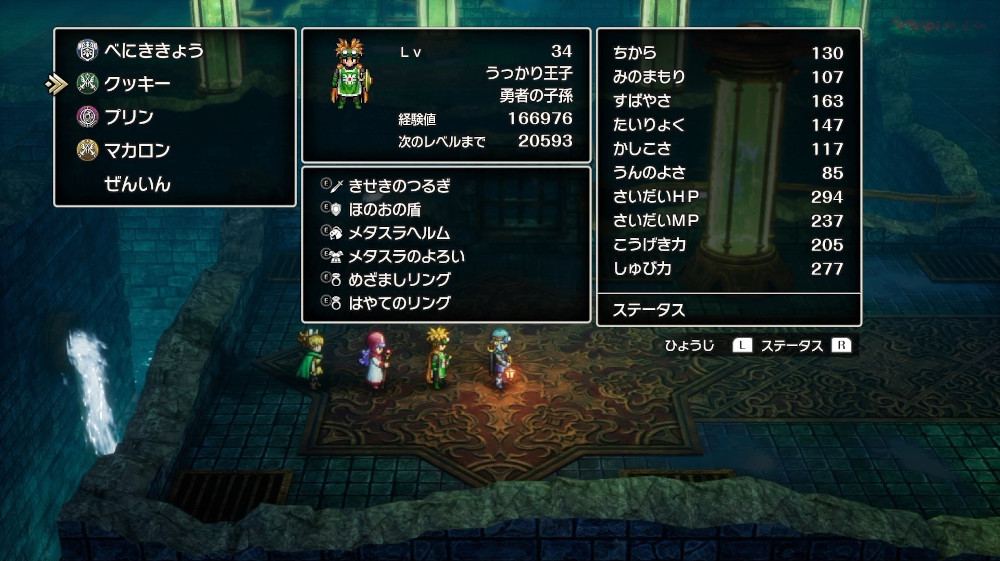Click the はやてのリング accessory slot
Viewport: 1000px width, 561px height.
click(399, 302)
